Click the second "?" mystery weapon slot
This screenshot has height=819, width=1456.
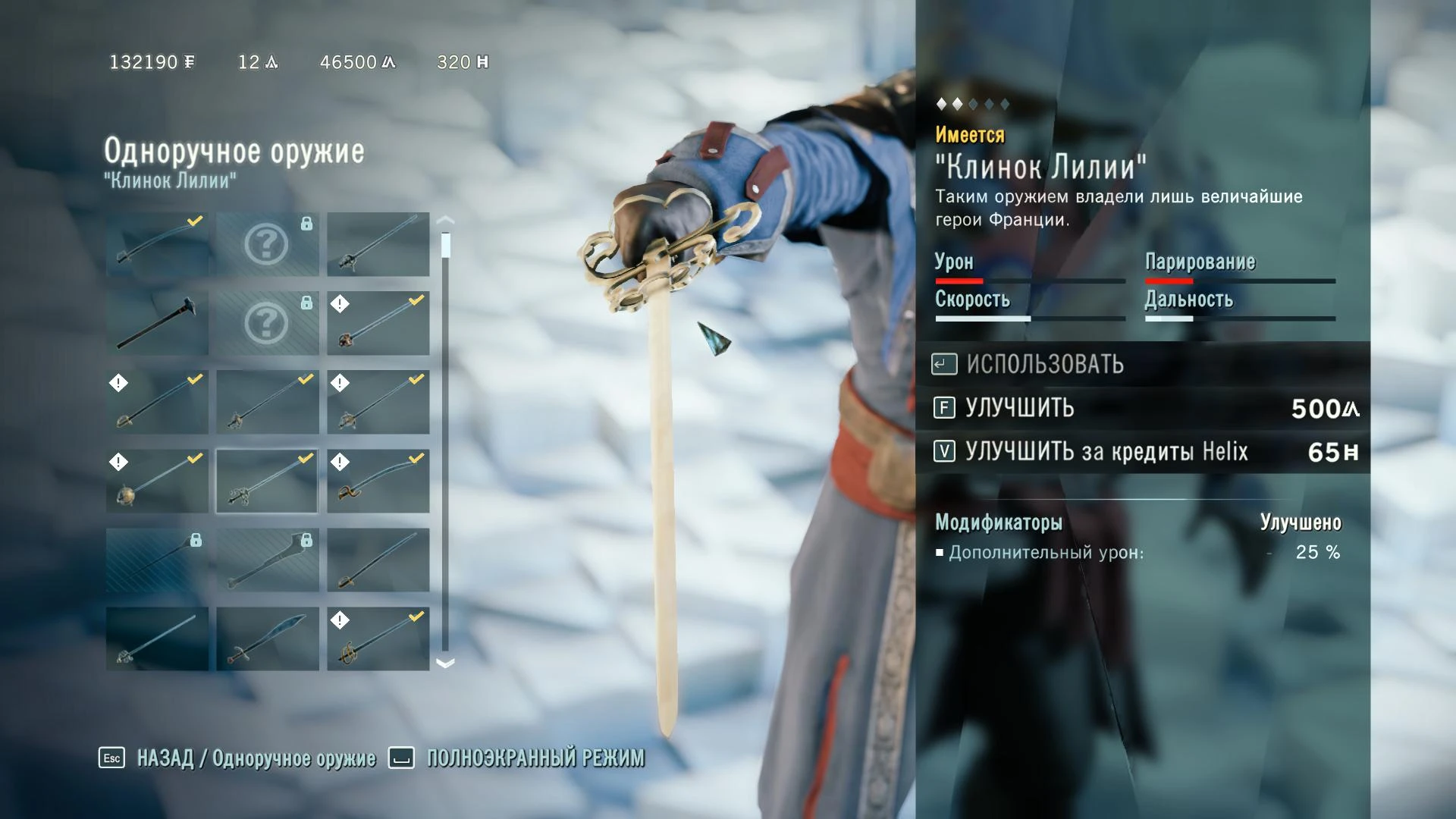pyautogui.click(x=267, y=322)
